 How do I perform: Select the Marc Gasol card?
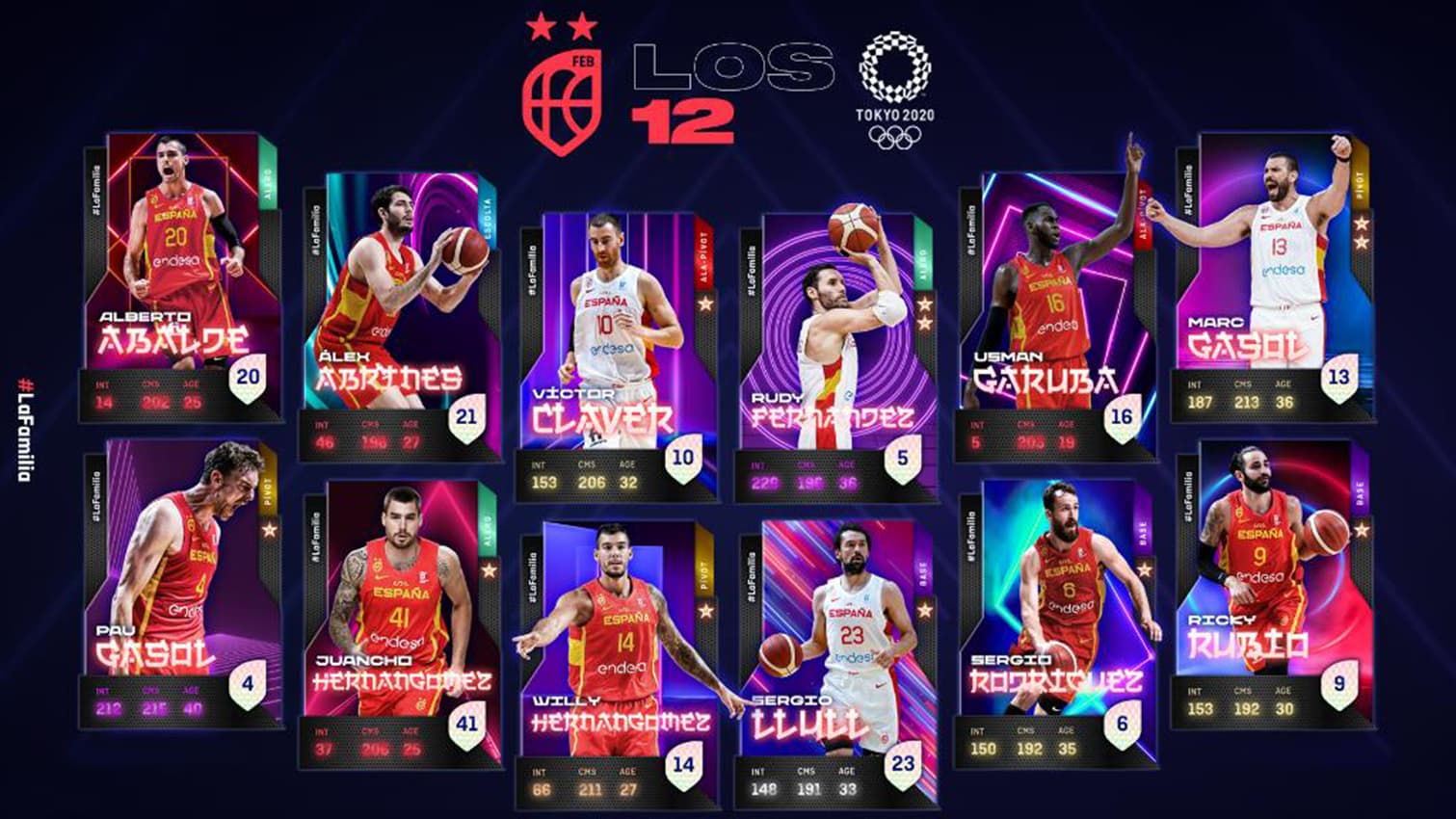pyautogui.click(x=1272, y=277)
